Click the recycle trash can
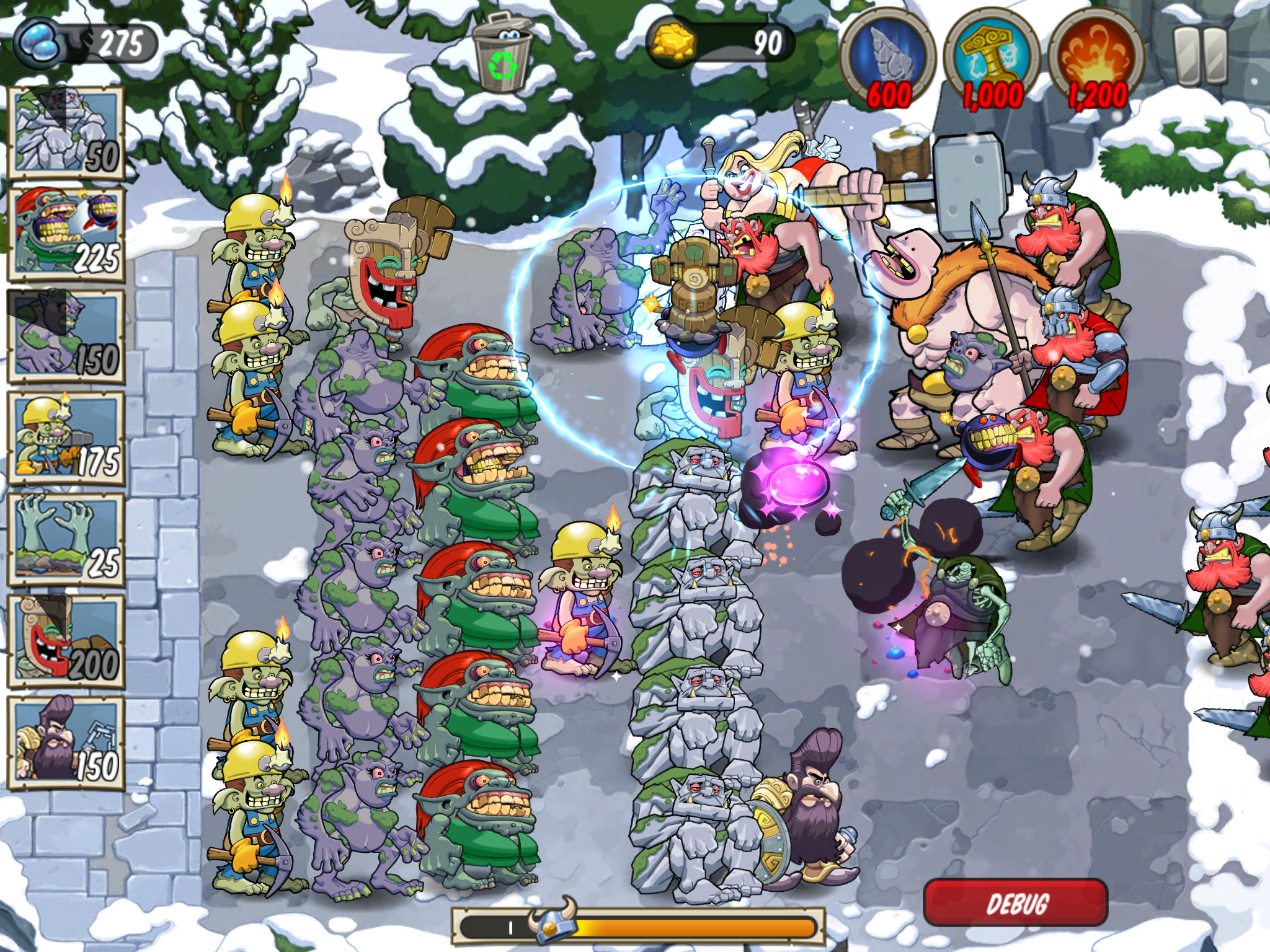 [504, 52]
